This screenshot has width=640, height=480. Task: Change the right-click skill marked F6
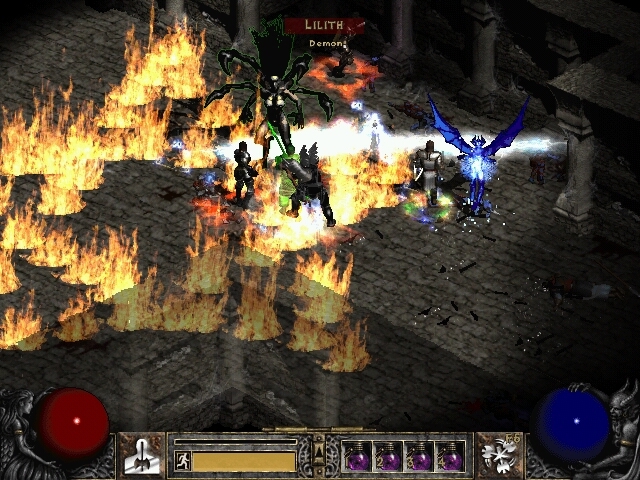(497, 454)
